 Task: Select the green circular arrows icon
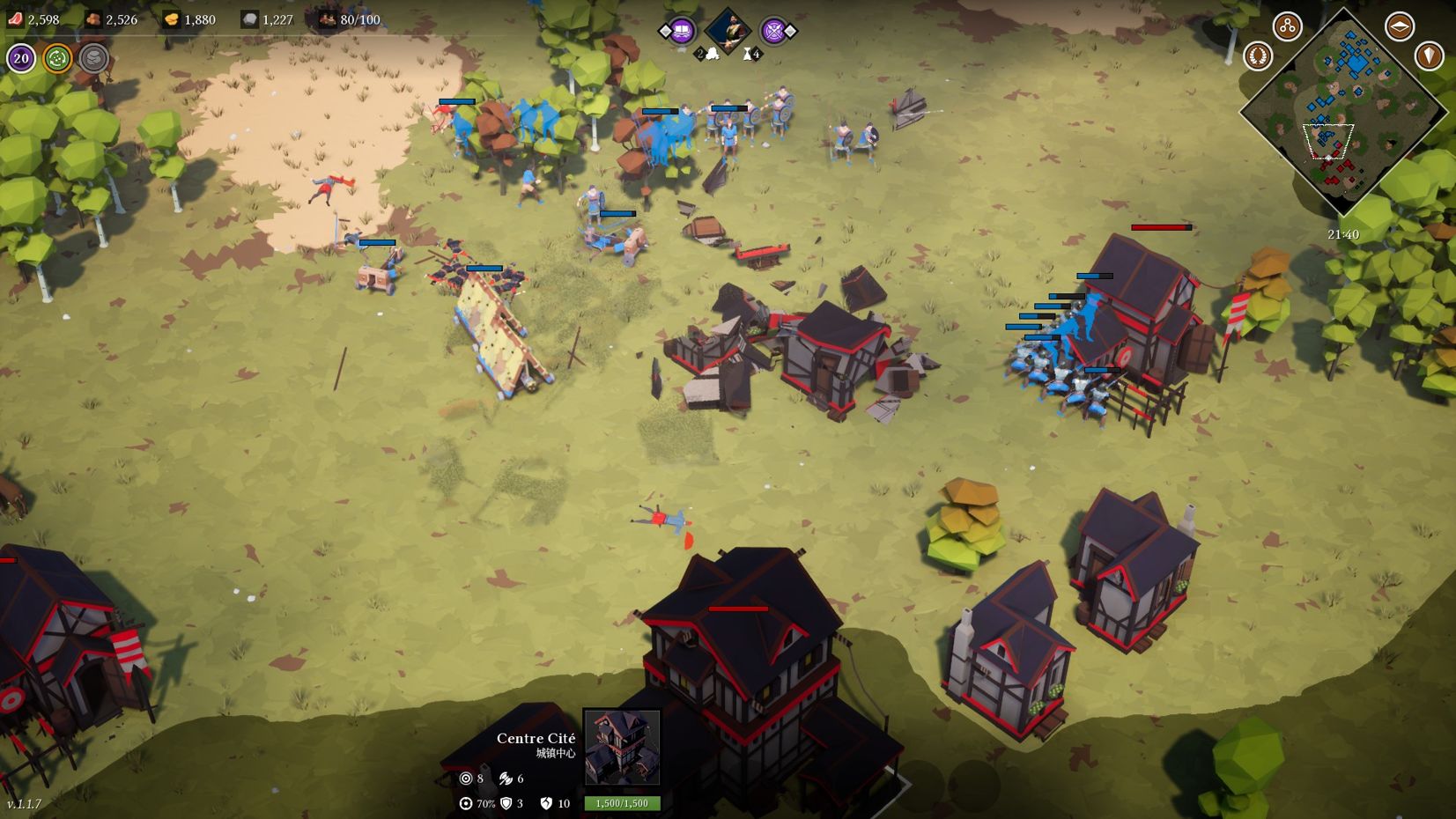tap(57, 59)
